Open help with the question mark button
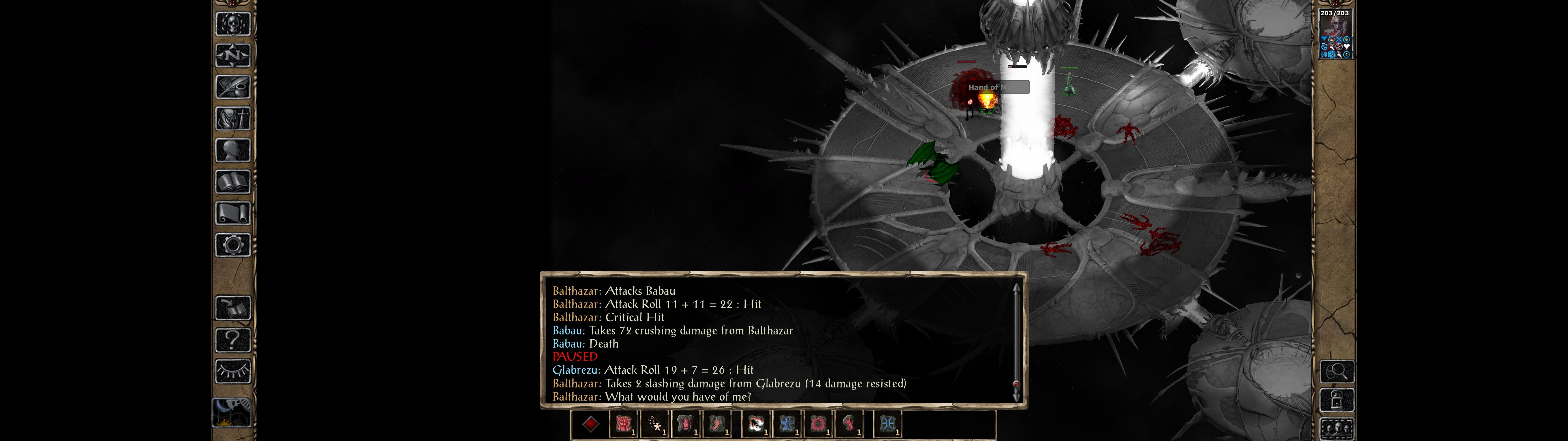The height and width of the screenshot is (441, 1568). (x=232, y=339)
